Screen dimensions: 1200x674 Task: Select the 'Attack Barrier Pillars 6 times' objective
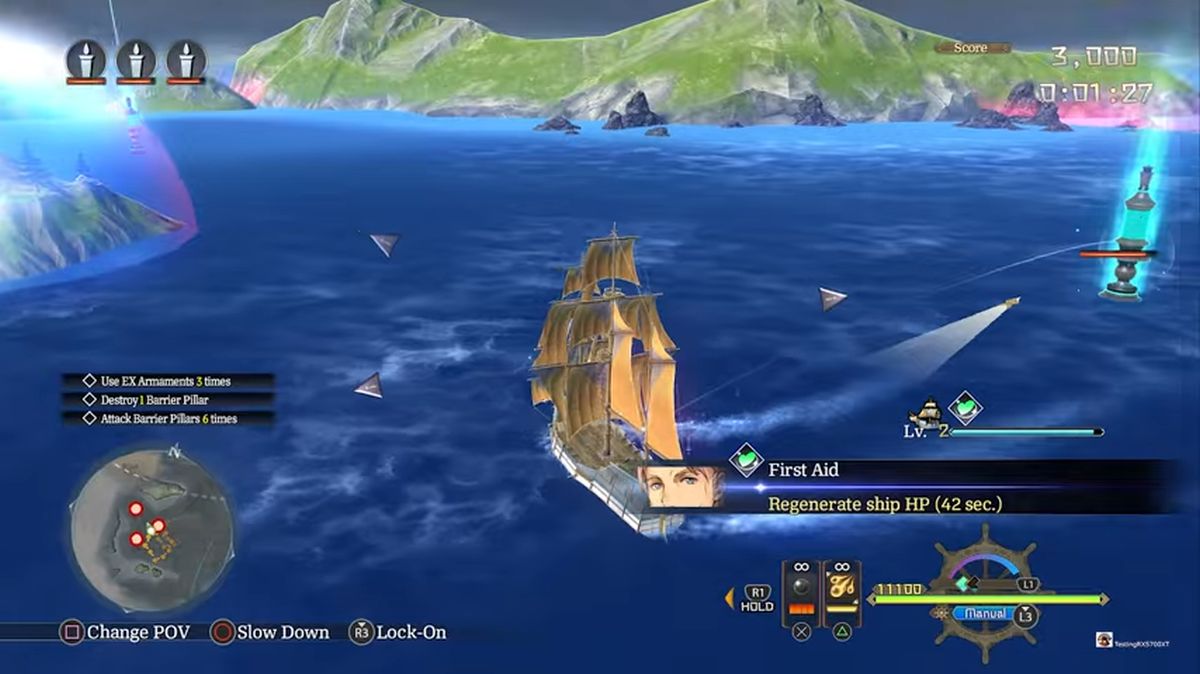[168, 419]
